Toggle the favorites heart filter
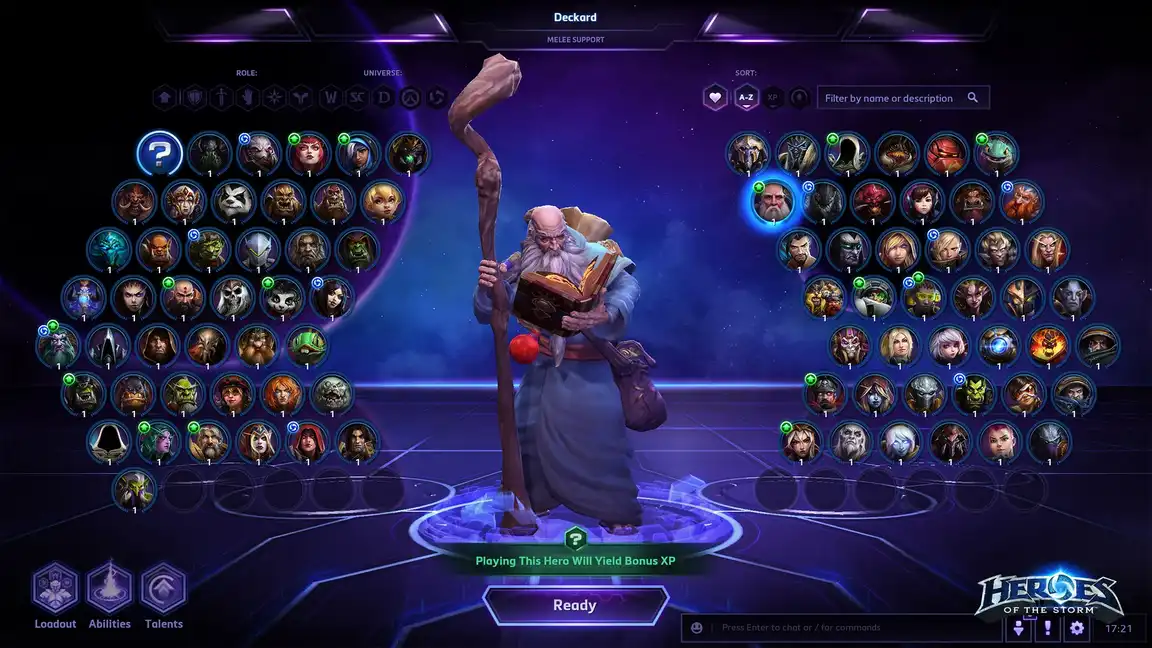The image size is (1152, 648). point(715,98)
